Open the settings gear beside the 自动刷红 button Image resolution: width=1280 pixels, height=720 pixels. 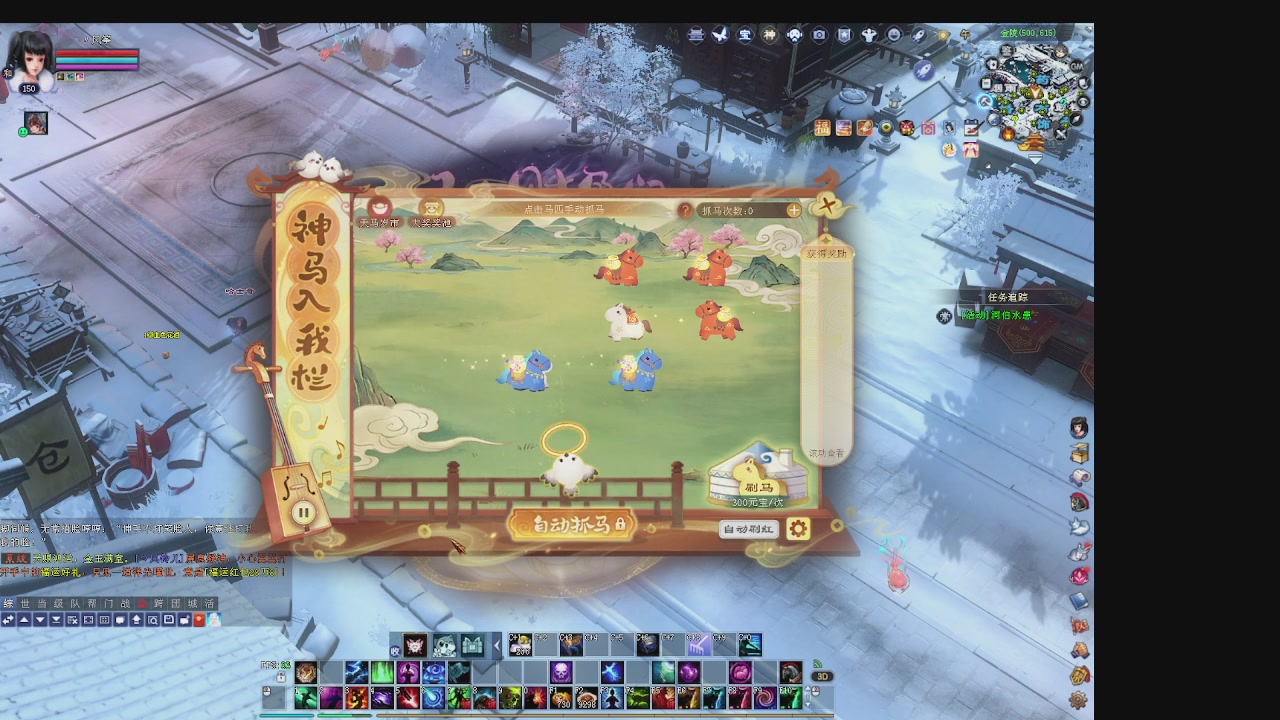pyautogui.click(x=797, y=529)
